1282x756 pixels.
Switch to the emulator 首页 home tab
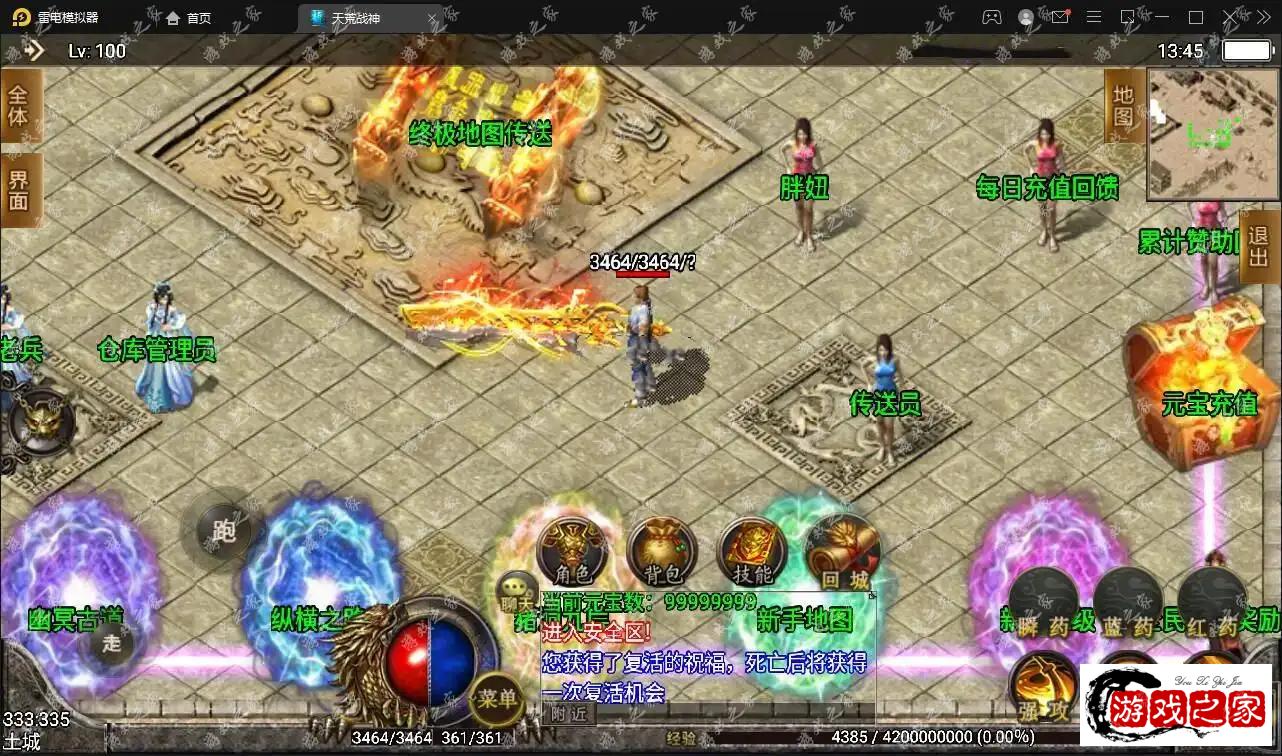189,18
